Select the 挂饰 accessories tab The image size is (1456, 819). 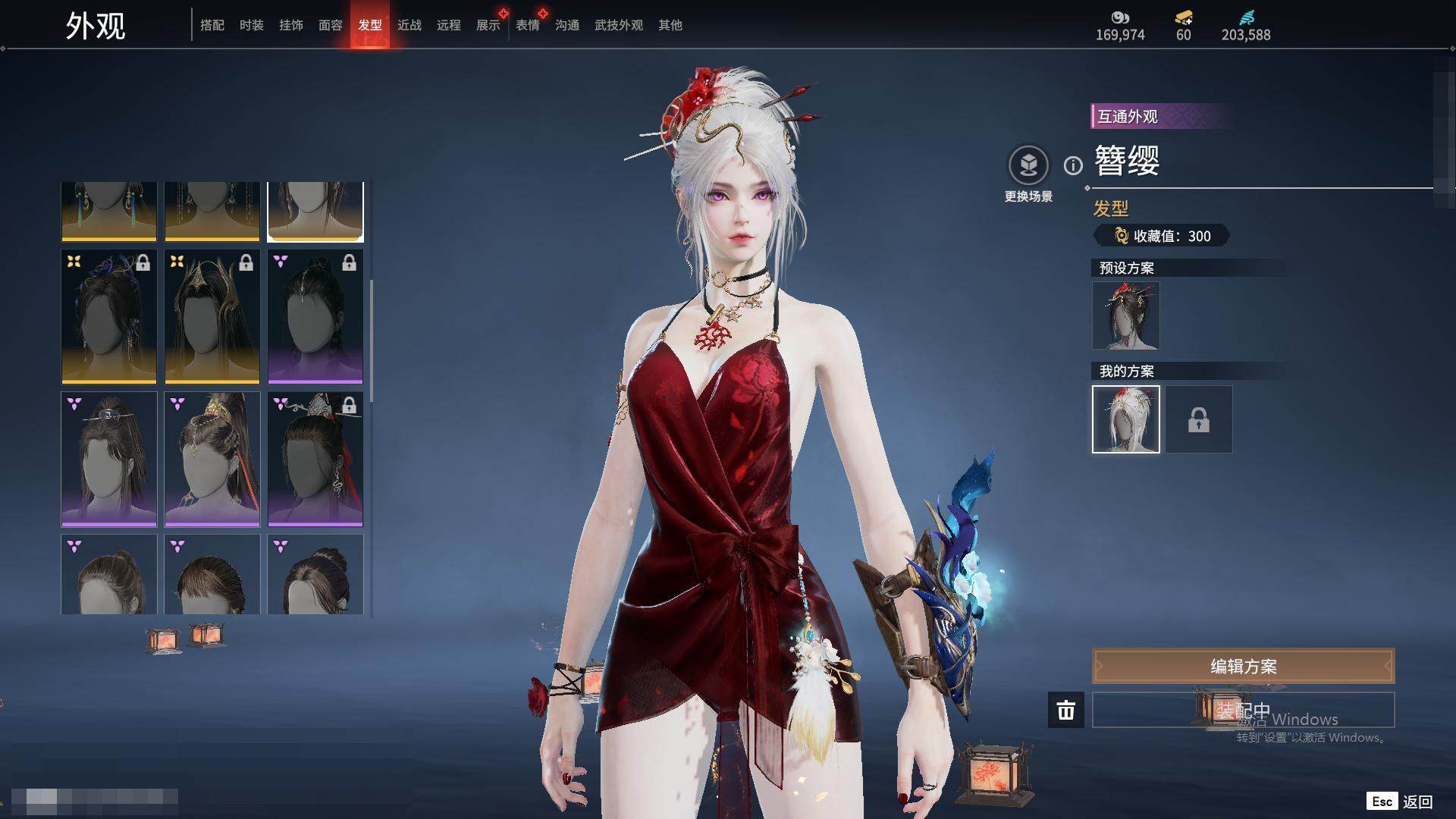(x=291, y=25)
